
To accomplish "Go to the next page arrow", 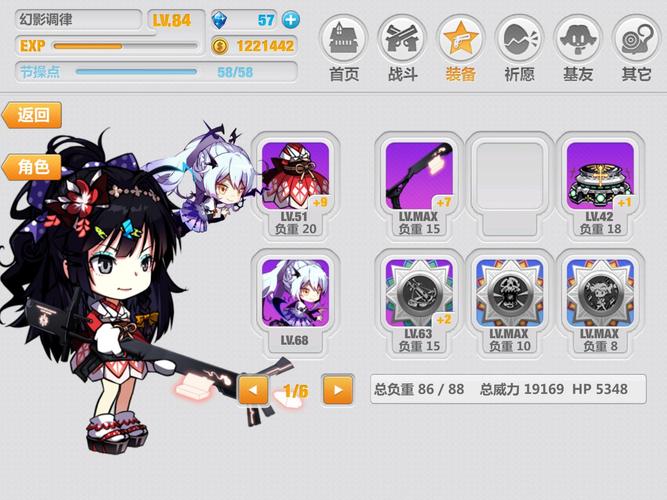I will pyautogui.click(x=338, y=389).
